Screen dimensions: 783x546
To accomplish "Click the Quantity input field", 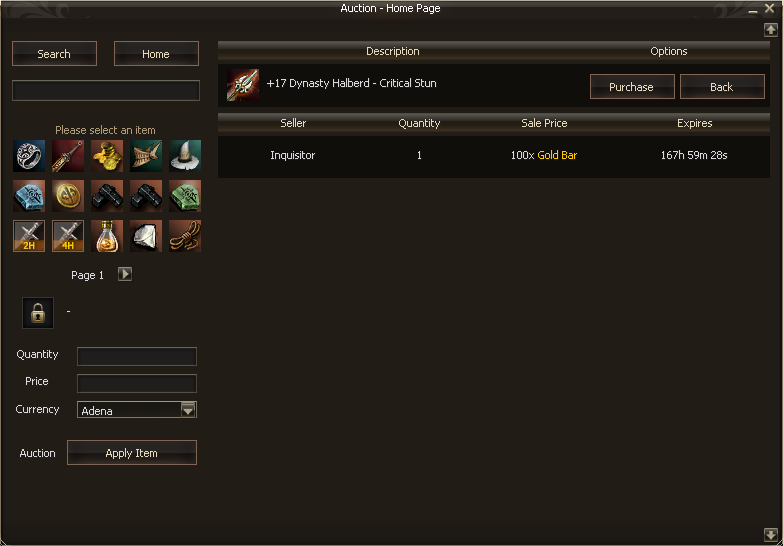I will [137, 357].
